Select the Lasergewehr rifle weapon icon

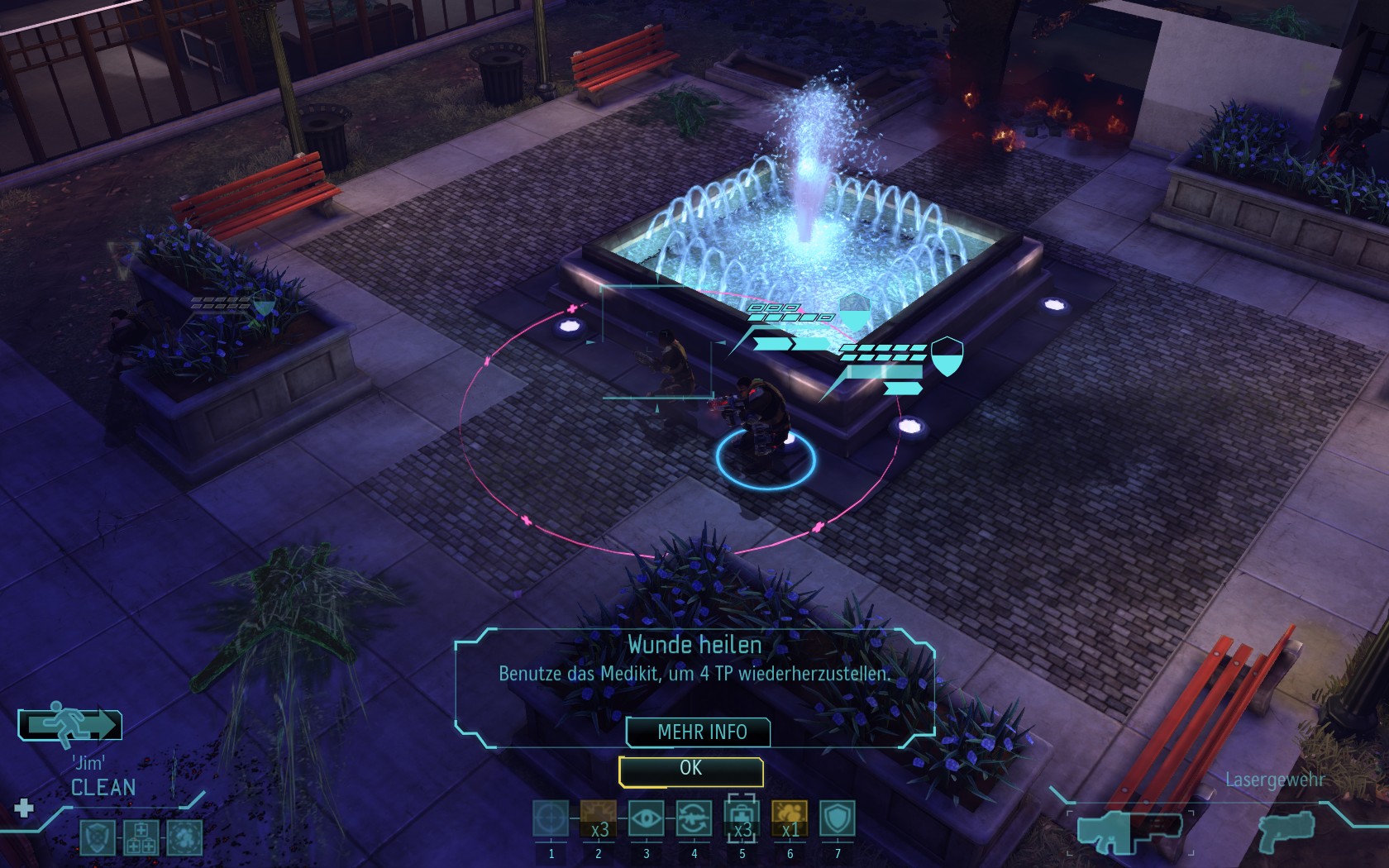[1130, 832]
